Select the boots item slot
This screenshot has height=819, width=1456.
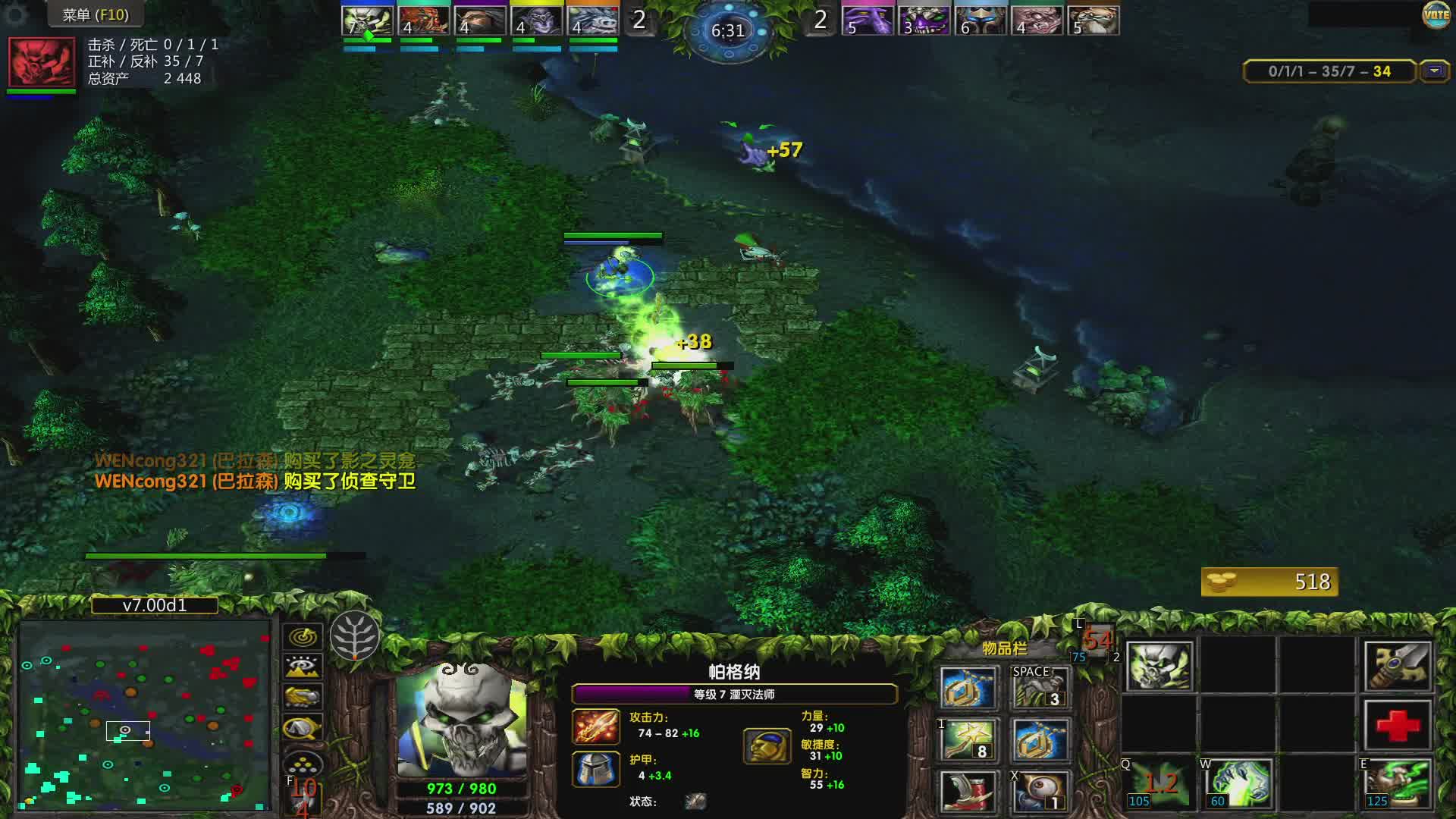point(967,792)
